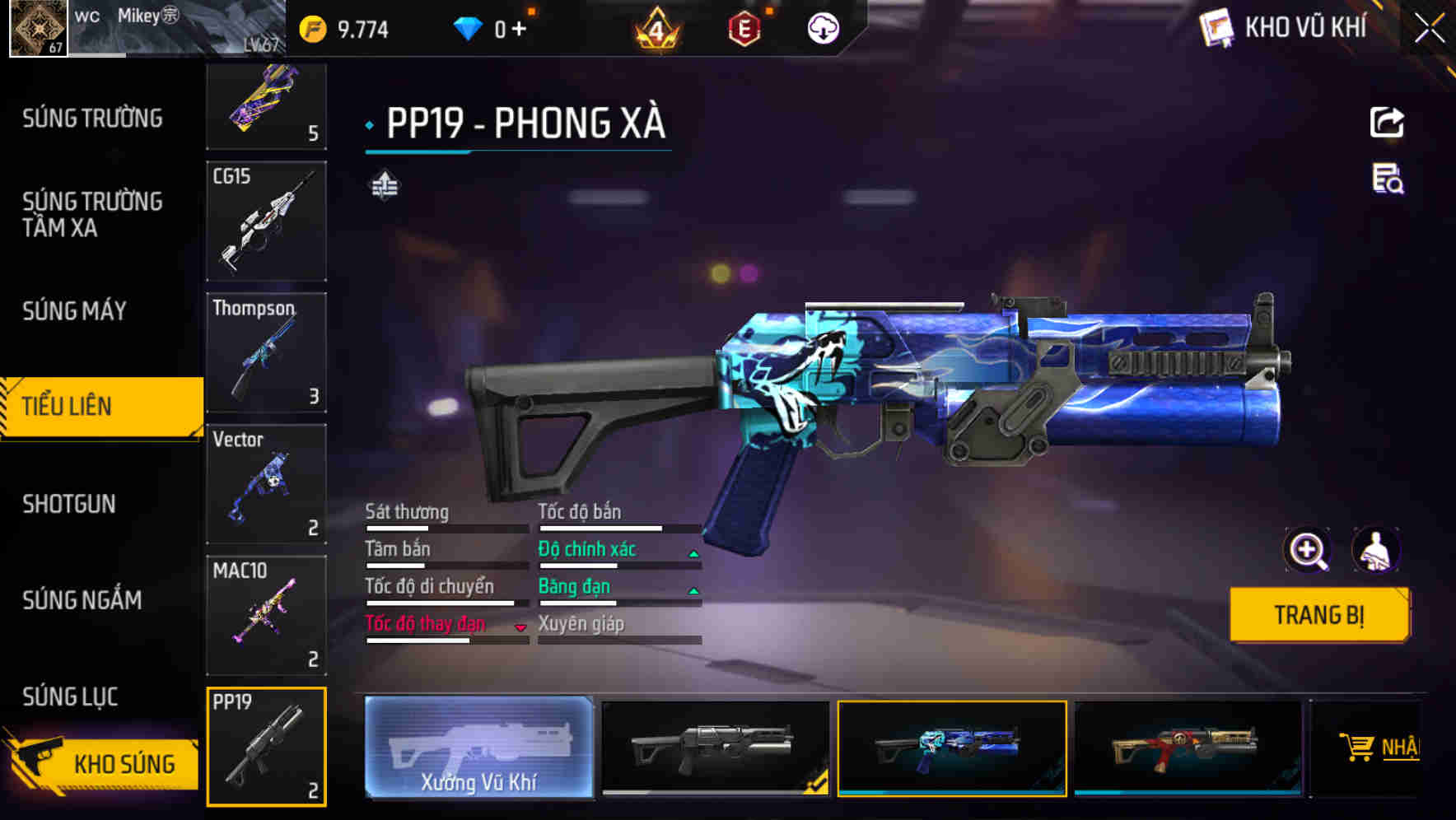Open the weapon attachment icon under PP19 name
The height and width of the screenshot is (820, 1456).
[x=385, y=185]
